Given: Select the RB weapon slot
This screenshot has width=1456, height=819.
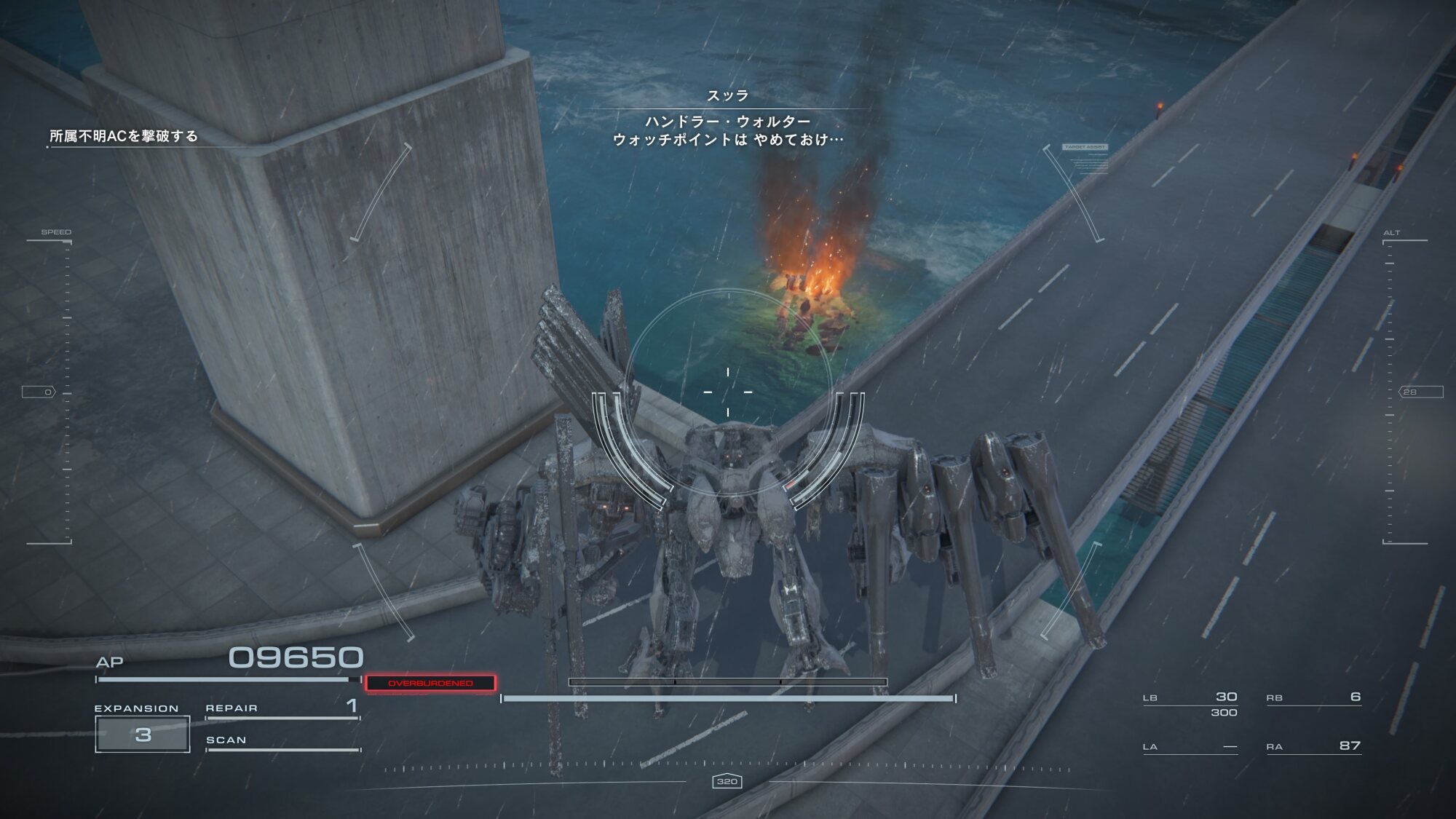Looking at the screenshot, I should tap(1313, 697).
